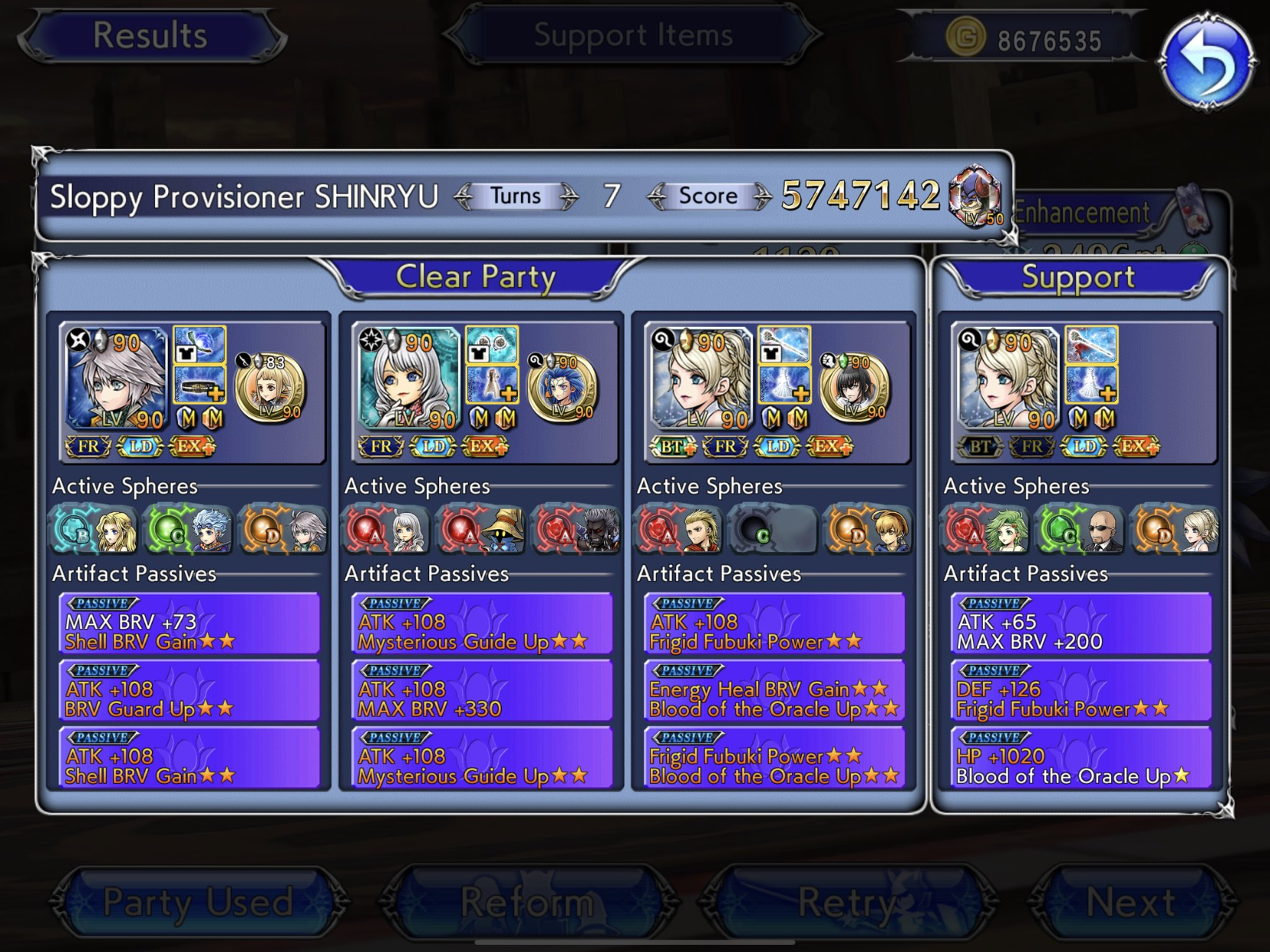Open the Support Items header
1270x952 pixels.
click(632, 35)
